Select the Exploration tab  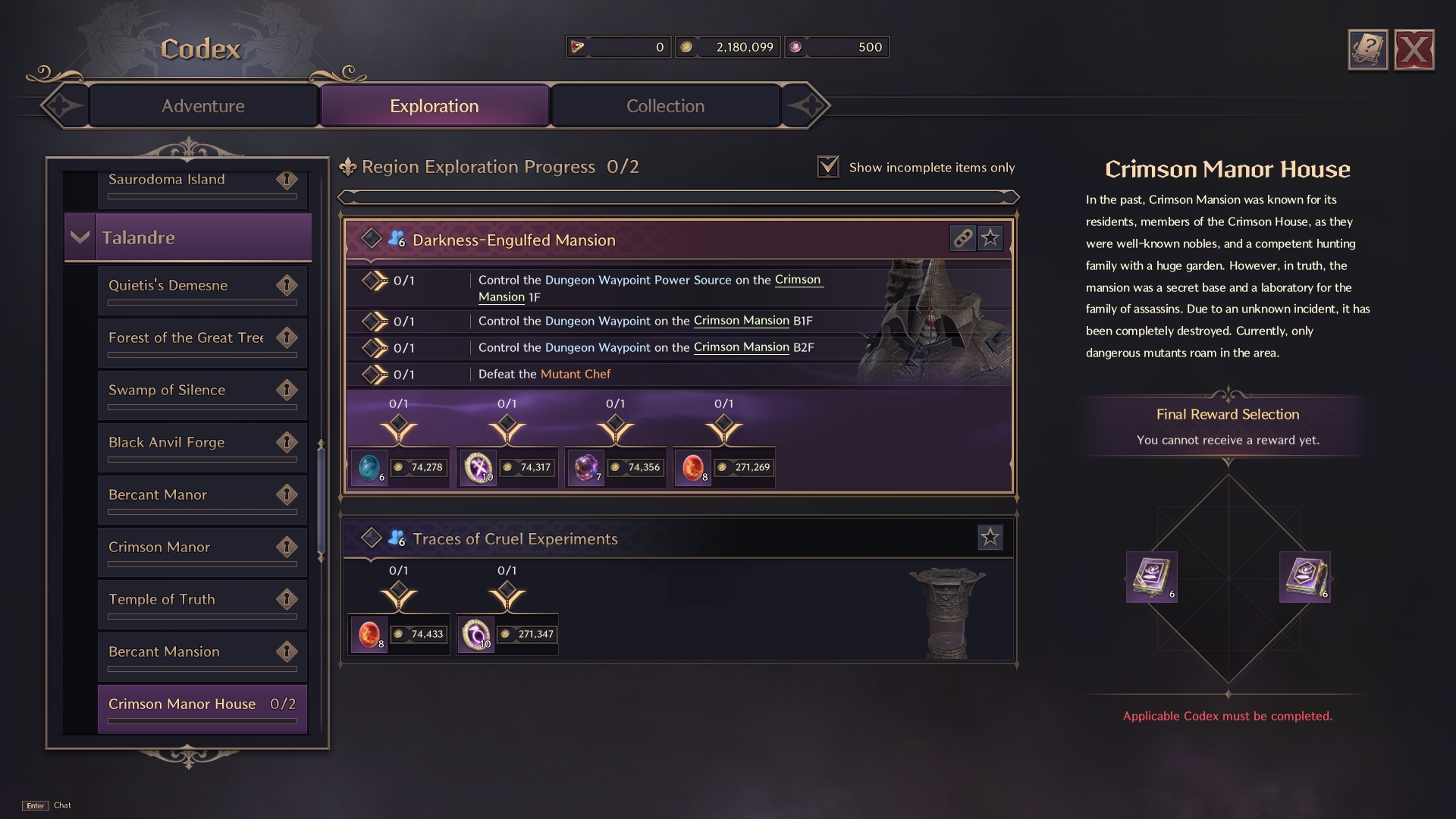click(x=434, y=106)
